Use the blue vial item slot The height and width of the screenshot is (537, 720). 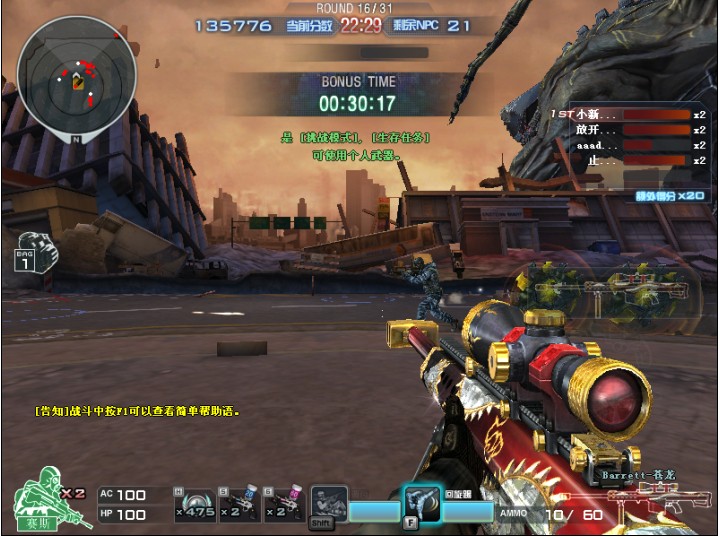click(239, 504)
